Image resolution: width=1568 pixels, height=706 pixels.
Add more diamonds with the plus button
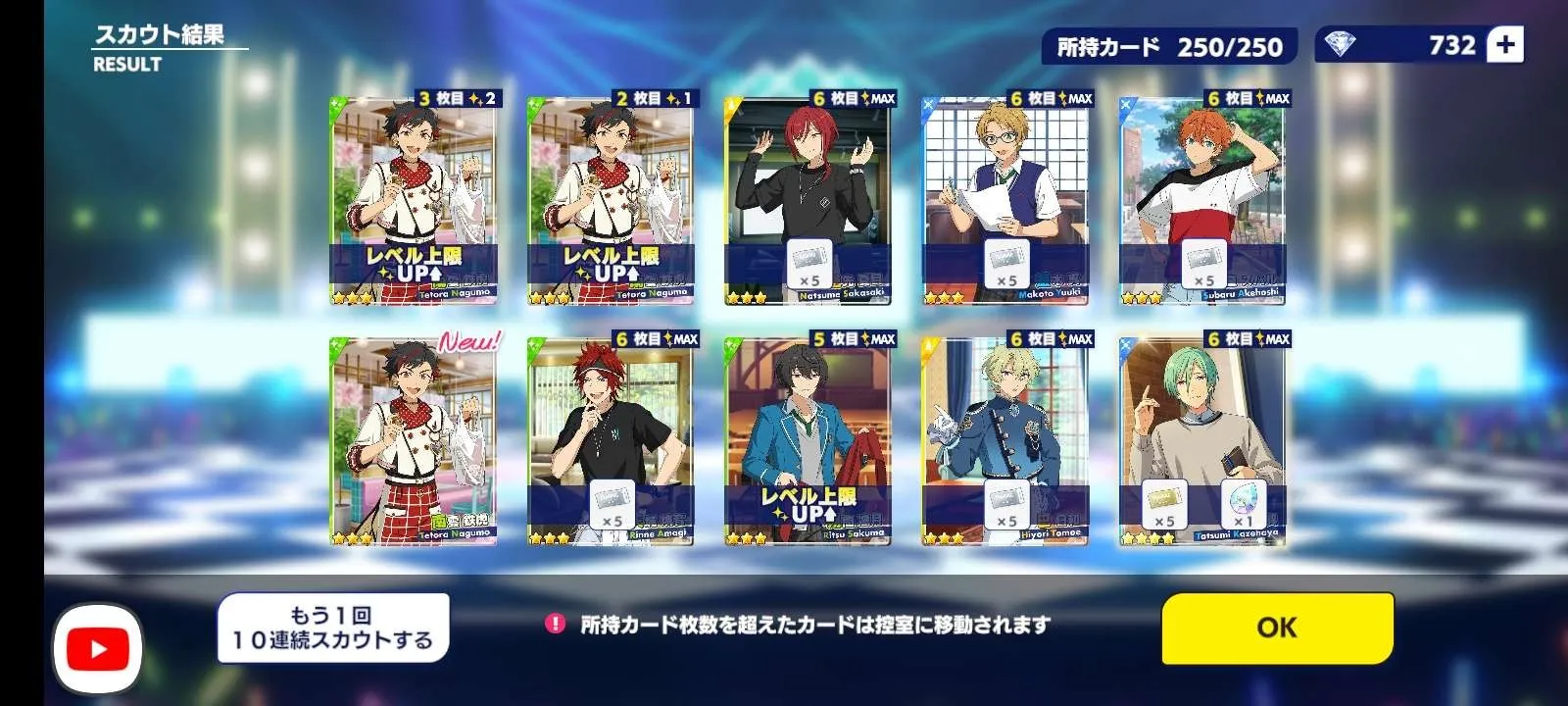coord(1505,45)
